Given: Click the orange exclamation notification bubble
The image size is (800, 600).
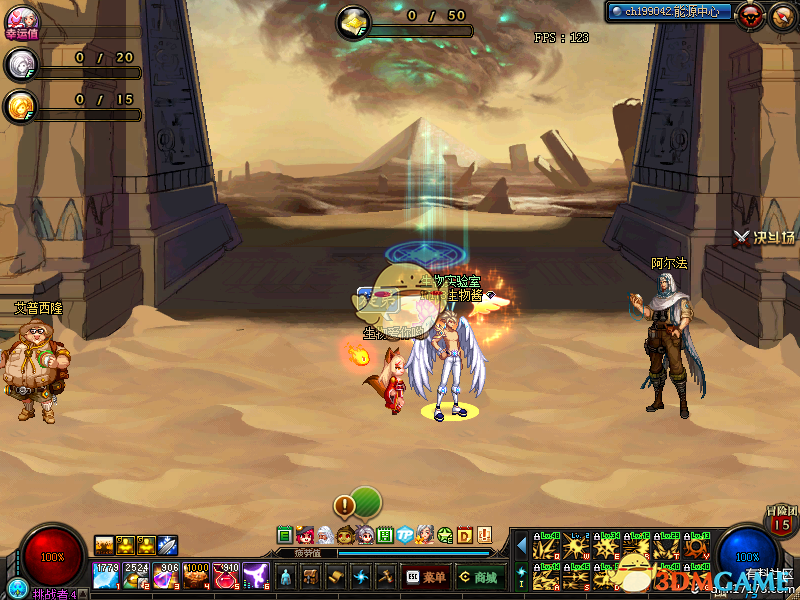Looking at the screenshot, I should pyautogui.click(x=345, y=505).
